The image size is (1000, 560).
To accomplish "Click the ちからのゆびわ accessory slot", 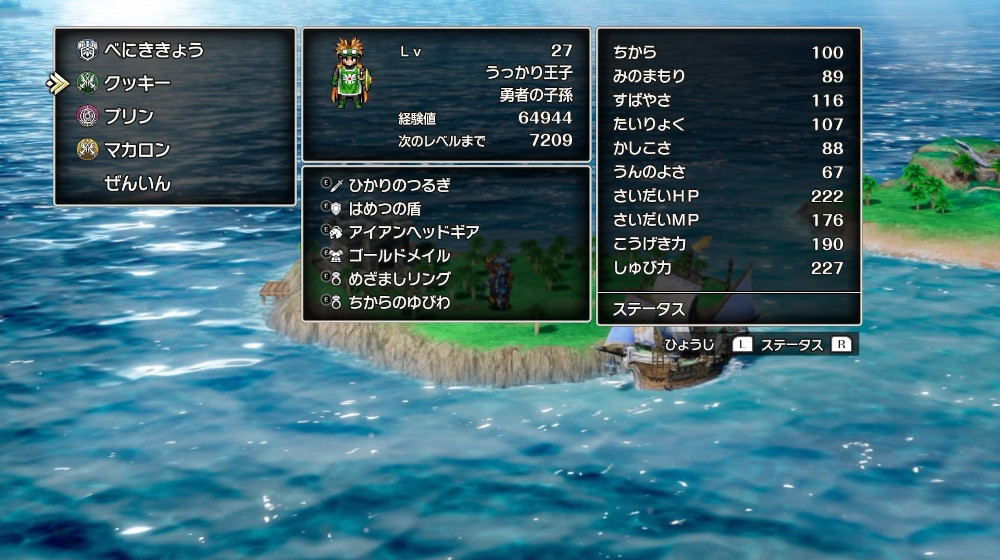I will [399, 301].
